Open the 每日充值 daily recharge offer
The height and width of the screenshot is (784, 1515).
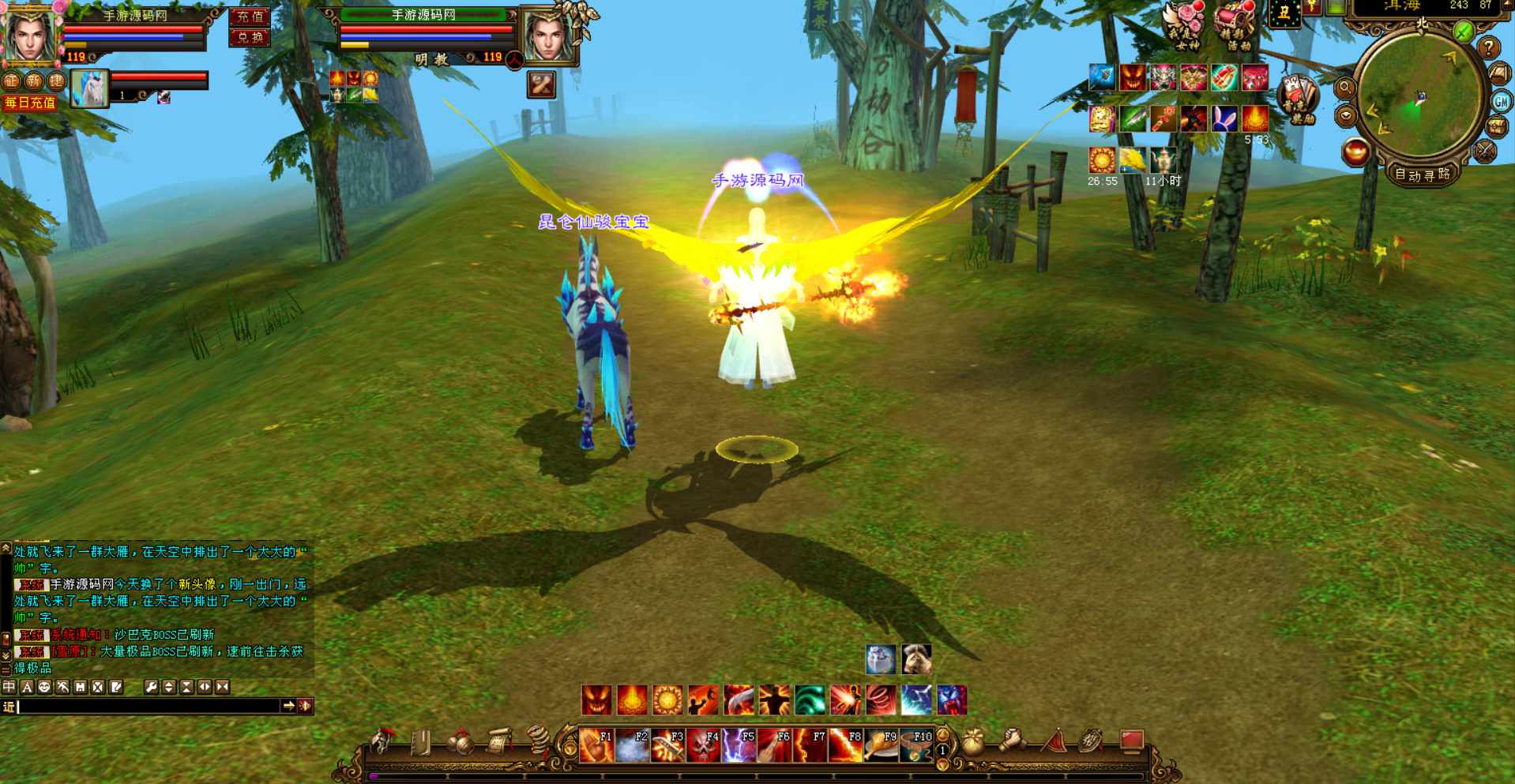(x=29, y=103)
